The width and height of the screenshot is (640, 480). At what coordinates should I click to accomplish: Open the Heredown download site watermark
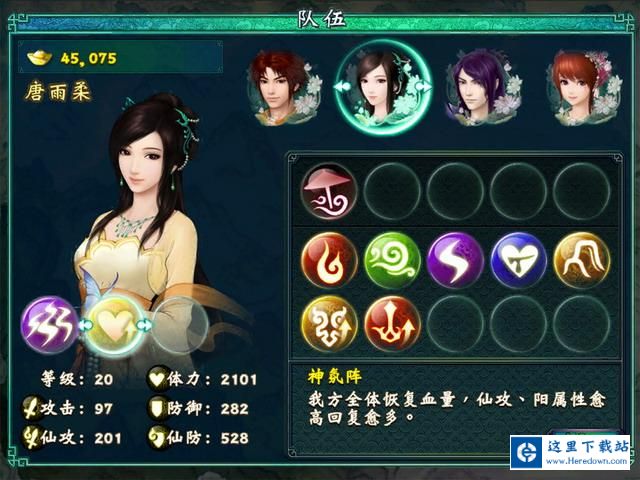[x=571, y=451]
